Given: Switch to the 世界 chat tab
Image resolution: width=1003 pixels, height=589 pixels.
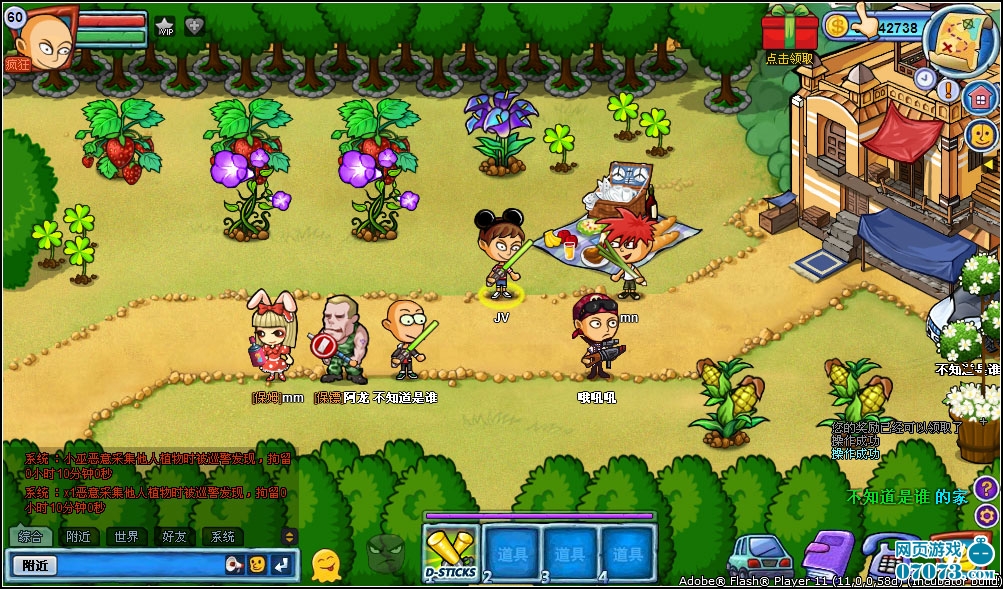Looking at the screenshot, I should [x=127, y=536].
